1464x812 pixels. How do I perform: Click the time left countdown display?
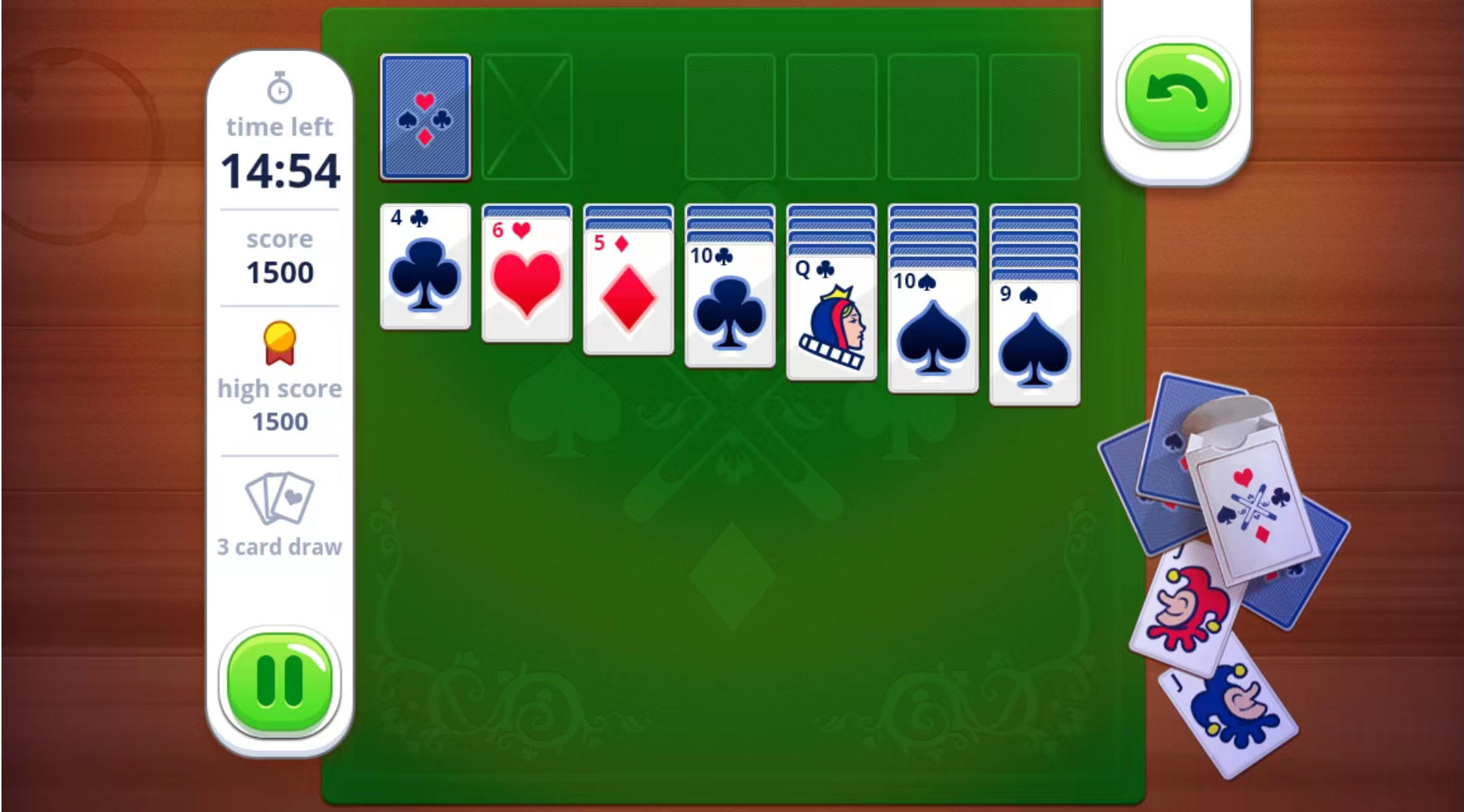pyautogui.click(x=279, y=171)
